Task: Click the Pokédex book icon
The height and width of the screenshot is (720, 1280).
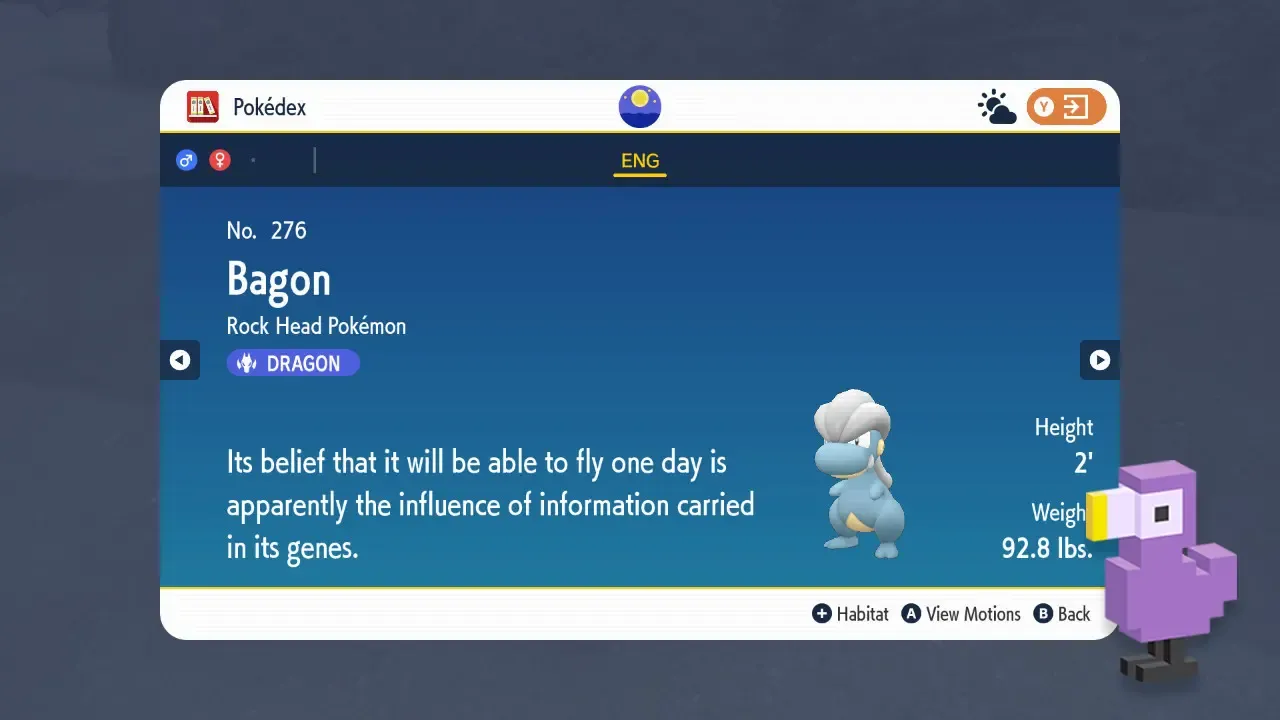Action: pyautogui.click(x=202, y=106)
